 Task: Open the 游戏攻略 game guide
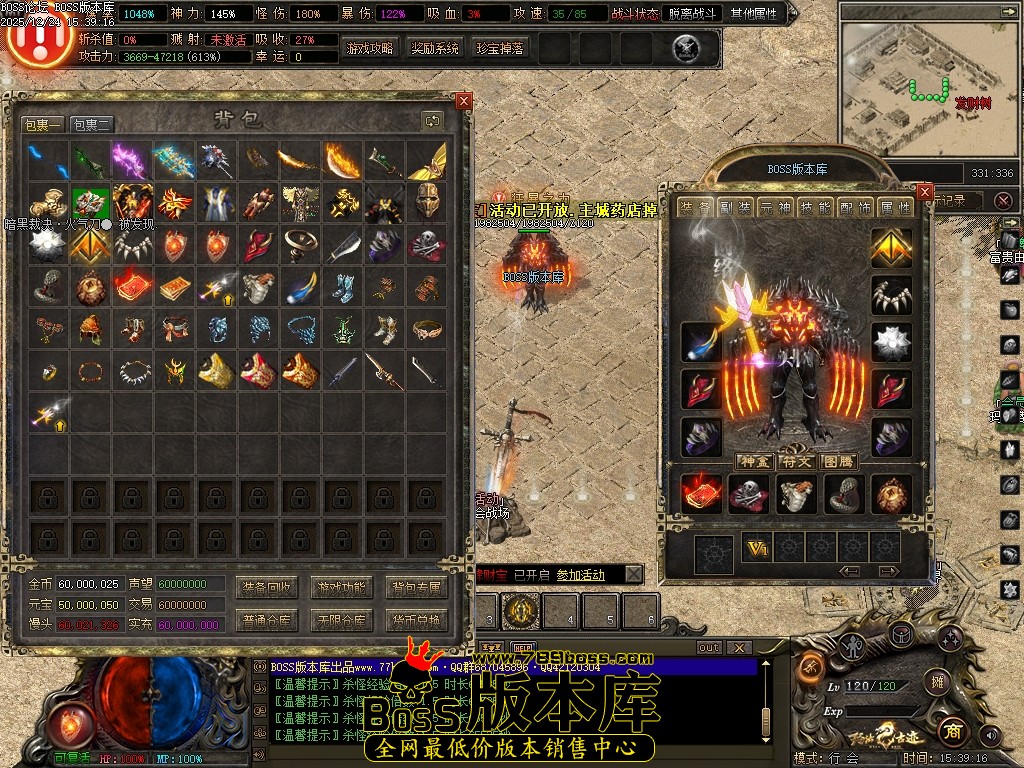[370, 48]
